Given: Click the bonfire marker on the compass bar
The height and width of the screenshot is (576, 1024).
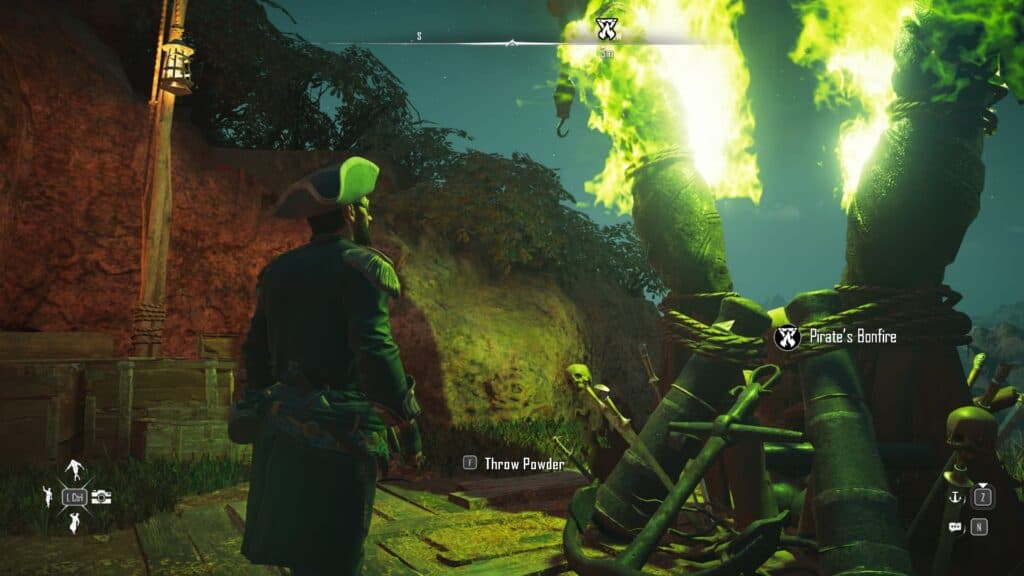Looking at the screenshot, I should [x=605, y=27].
